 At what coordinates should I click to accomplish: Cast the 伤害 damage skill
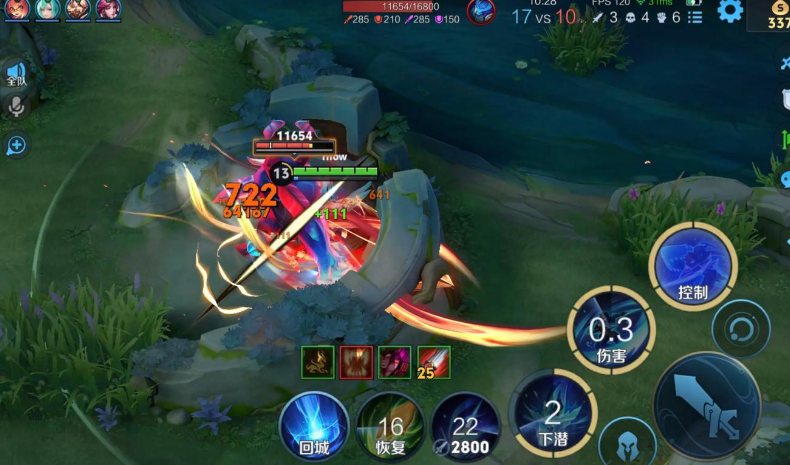(x=611, y=330)
